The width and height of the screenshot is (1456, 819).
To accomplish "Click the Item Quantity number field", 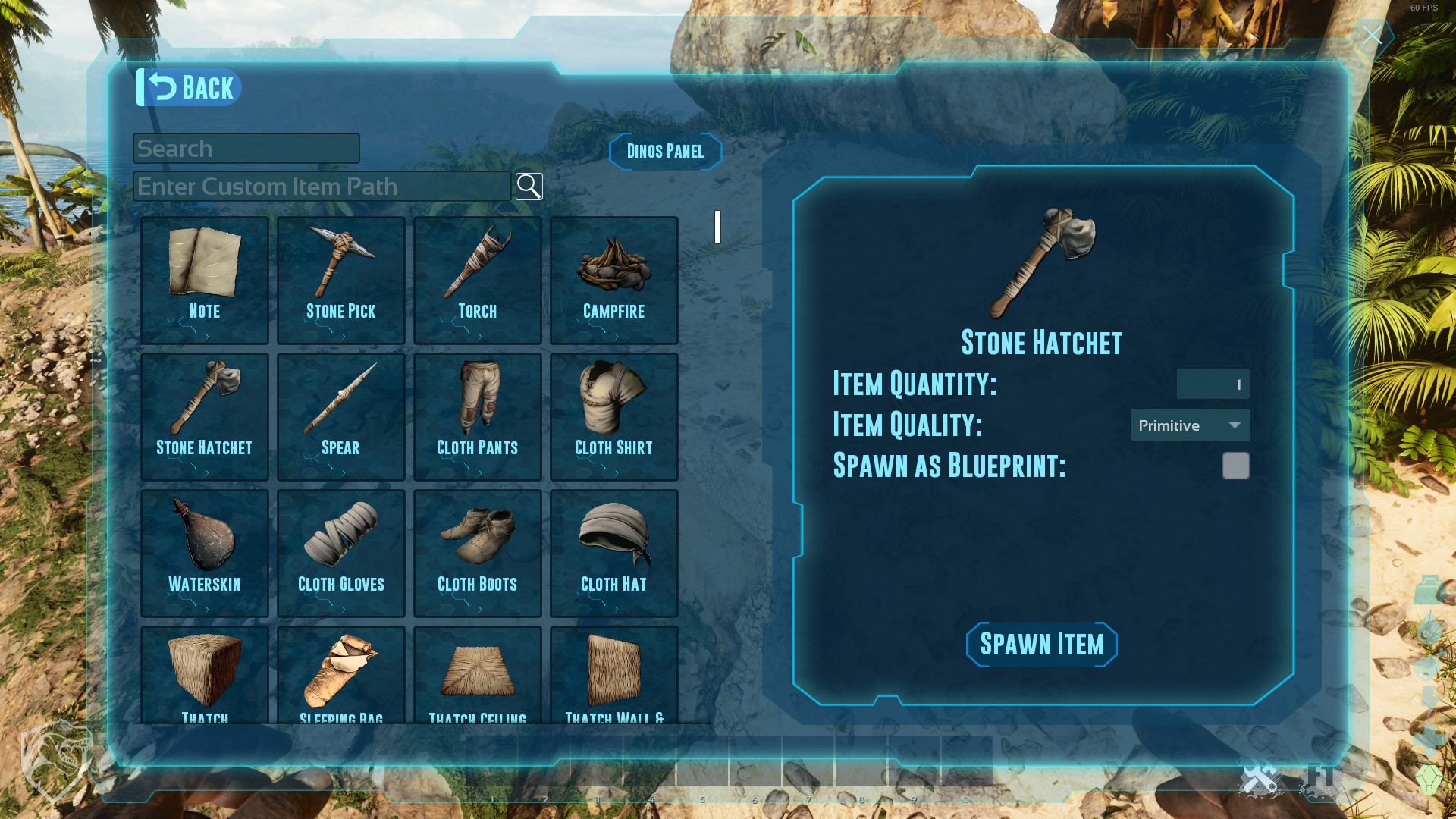I will click(x=1213, y=384).
